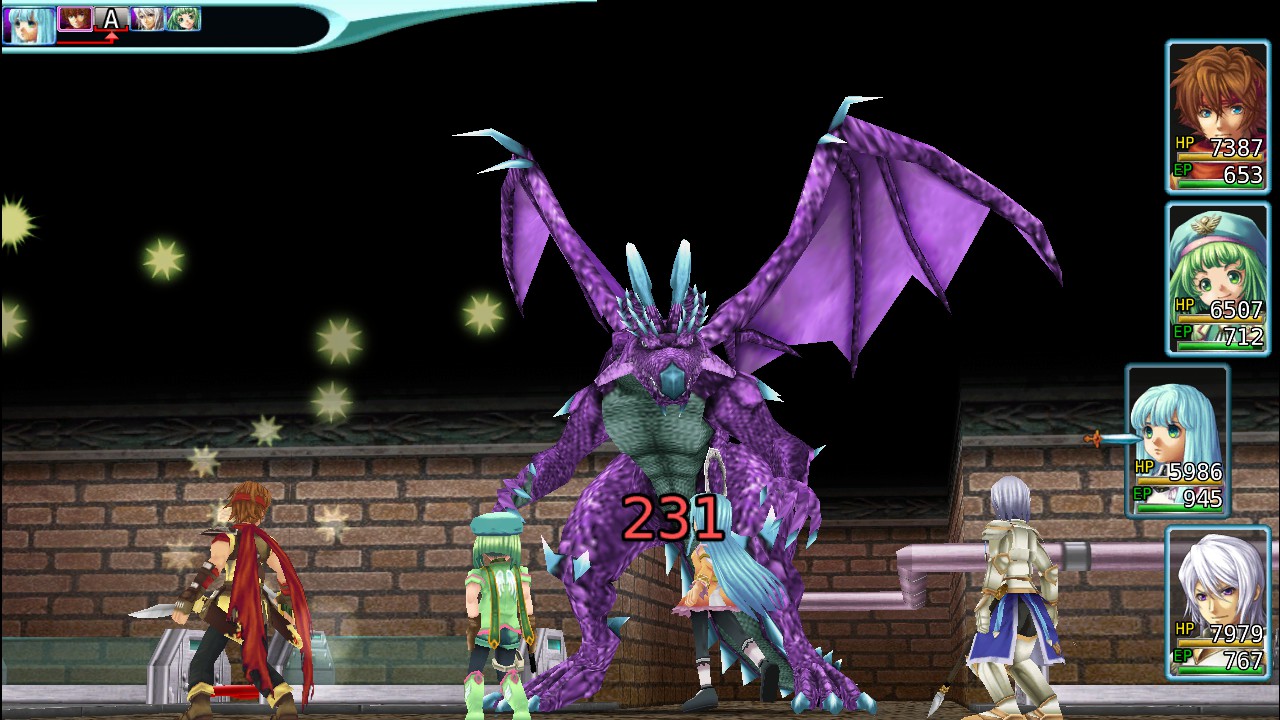Select the blue-haired portrait first in turn order bar
Image resolution: width=1280 pixels, height=720 pixels.
pos(28,25)
